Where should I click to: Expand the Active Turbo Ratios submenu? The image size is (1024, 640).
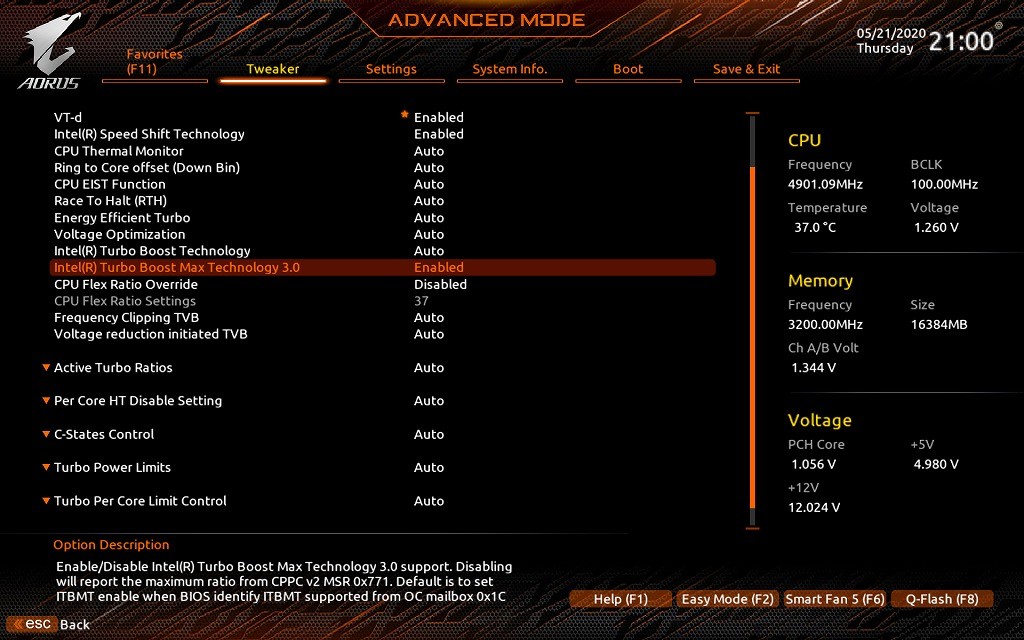click(113, 367)
